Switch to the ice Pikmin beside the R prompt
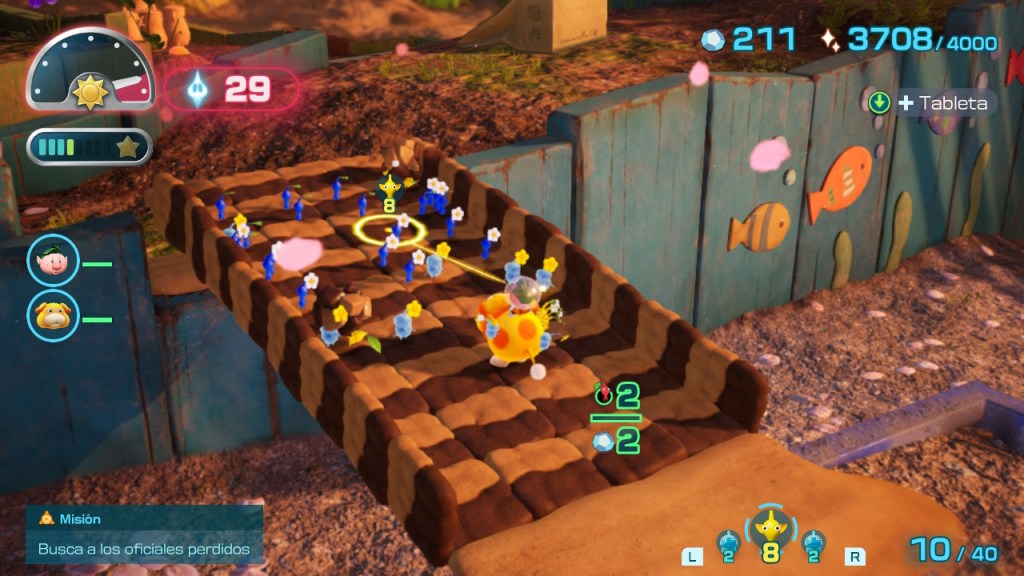 [814, 545]
